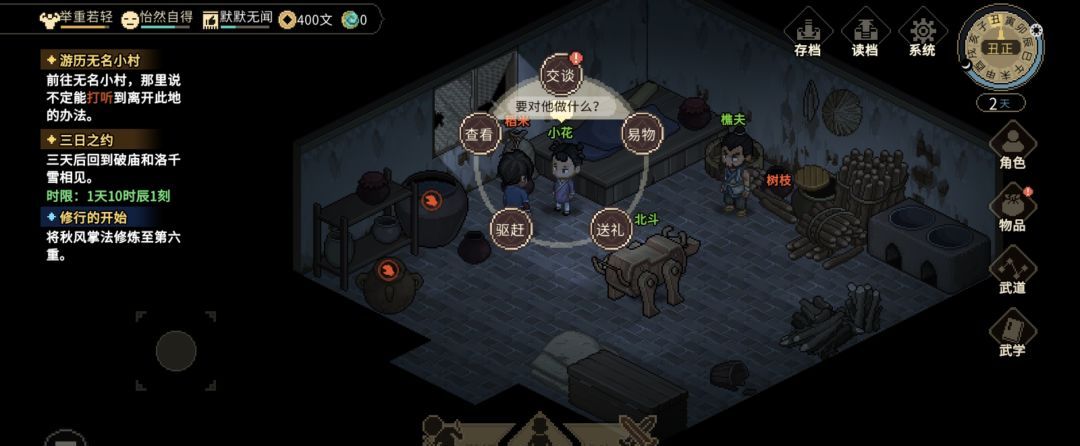The image size is (1080, 446).
Task: Select the 查看 inspect option
Action: tap(480, 133)
